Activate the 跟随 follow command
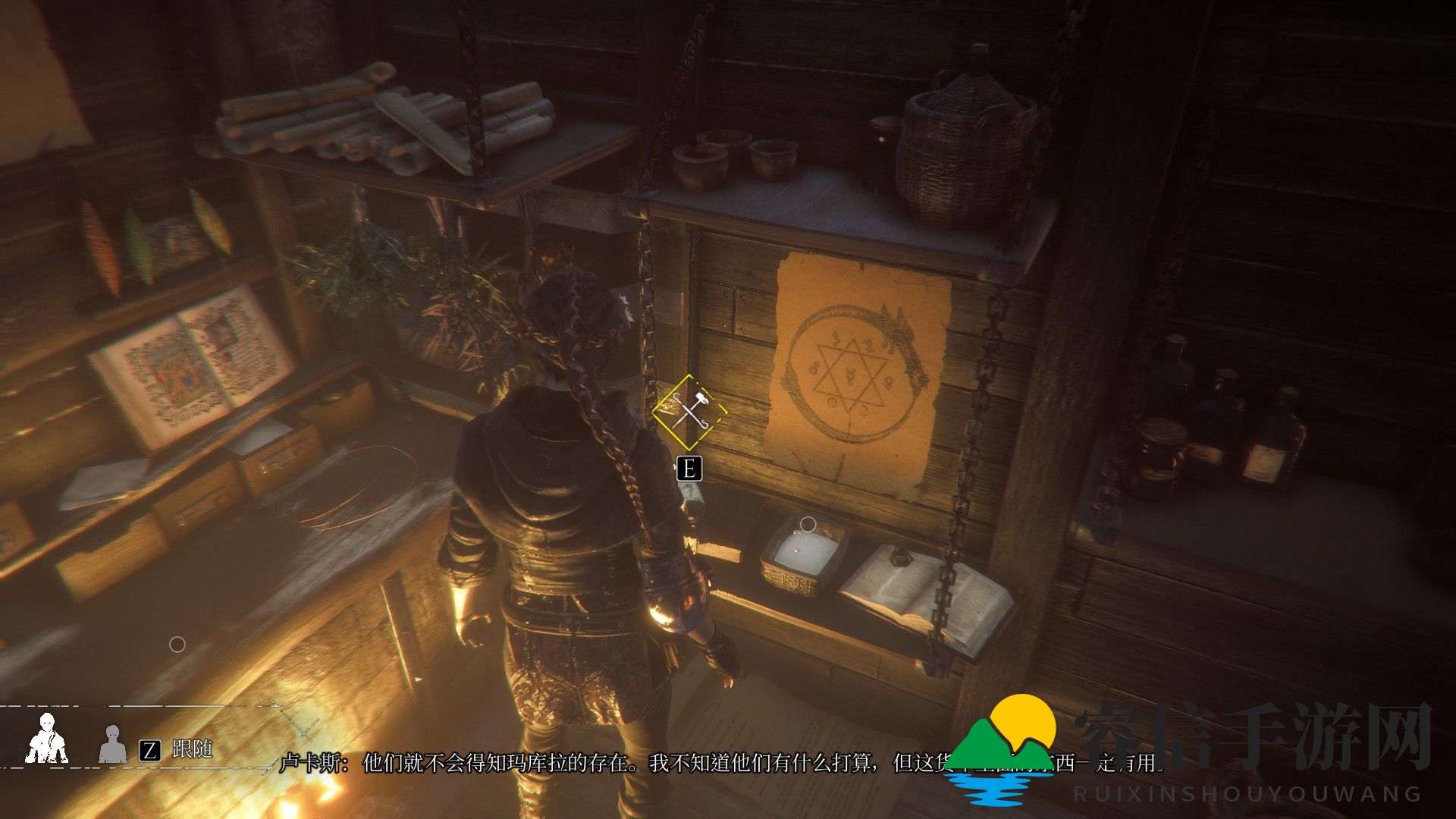Screen dimensions: 1456x819 190,749
